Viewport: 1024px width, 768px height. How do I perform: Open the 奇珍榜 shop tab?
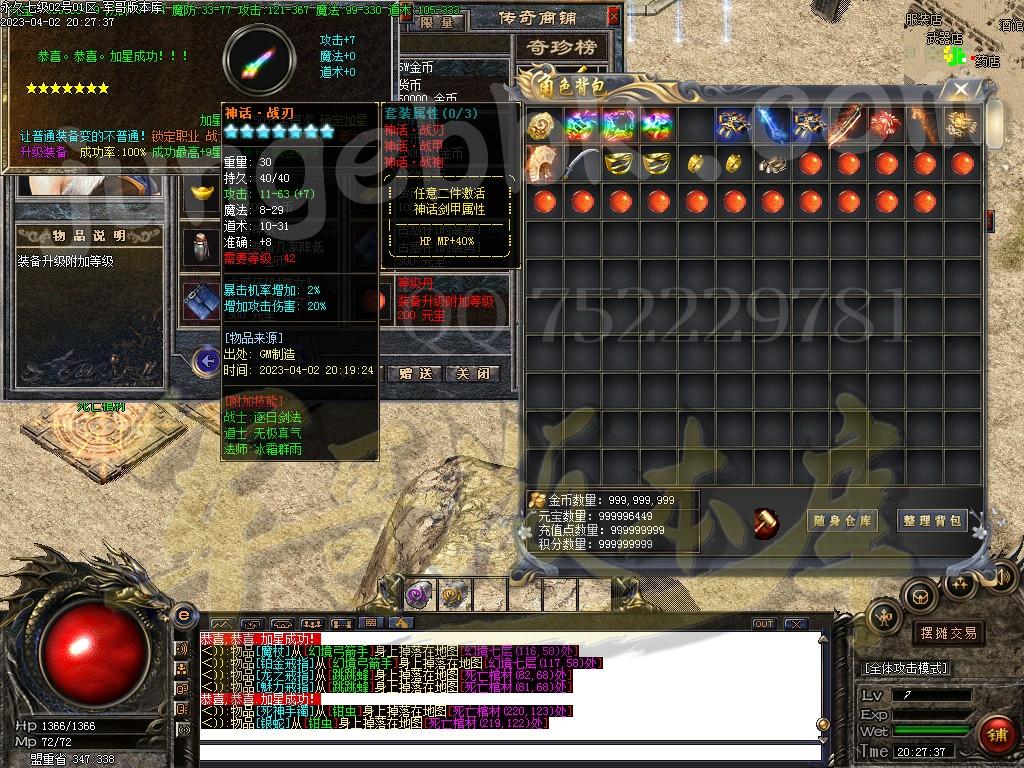coord(560,47)
